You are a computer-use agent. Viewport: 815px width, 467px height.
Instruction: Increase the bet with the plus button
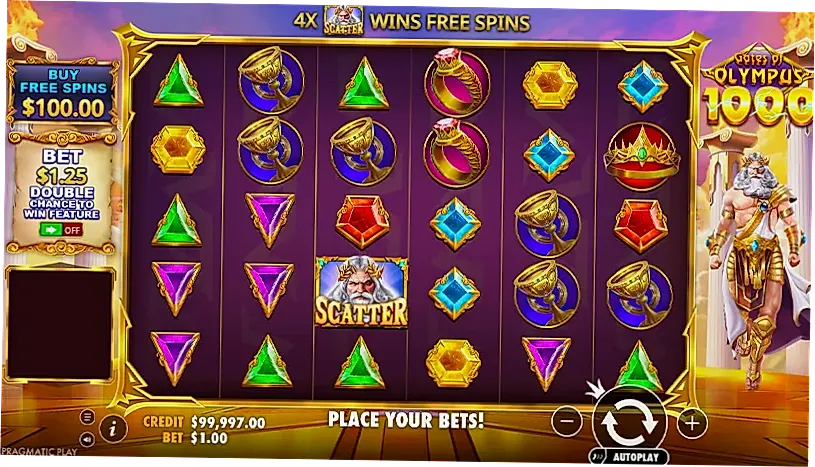(692, 422)
